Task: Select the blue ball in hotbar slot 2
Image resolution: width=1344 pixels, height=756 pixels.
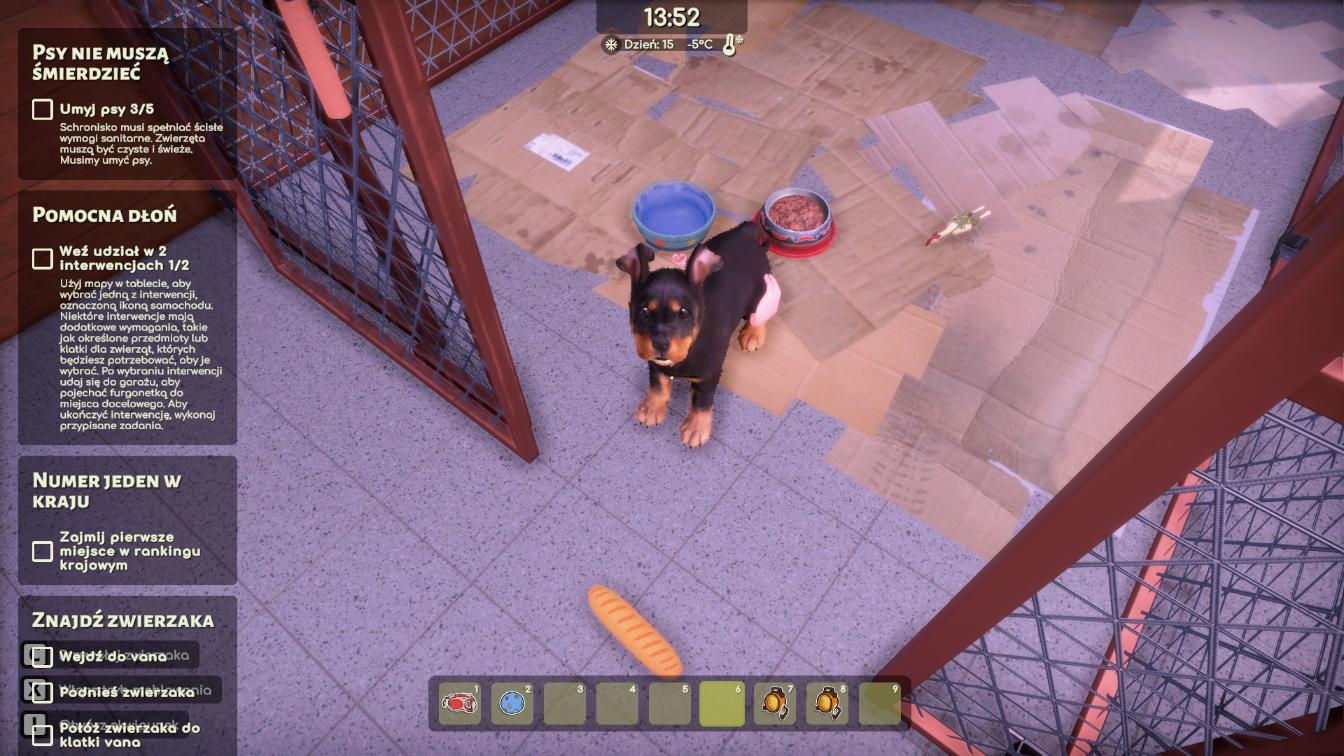Action: point(513,703)
